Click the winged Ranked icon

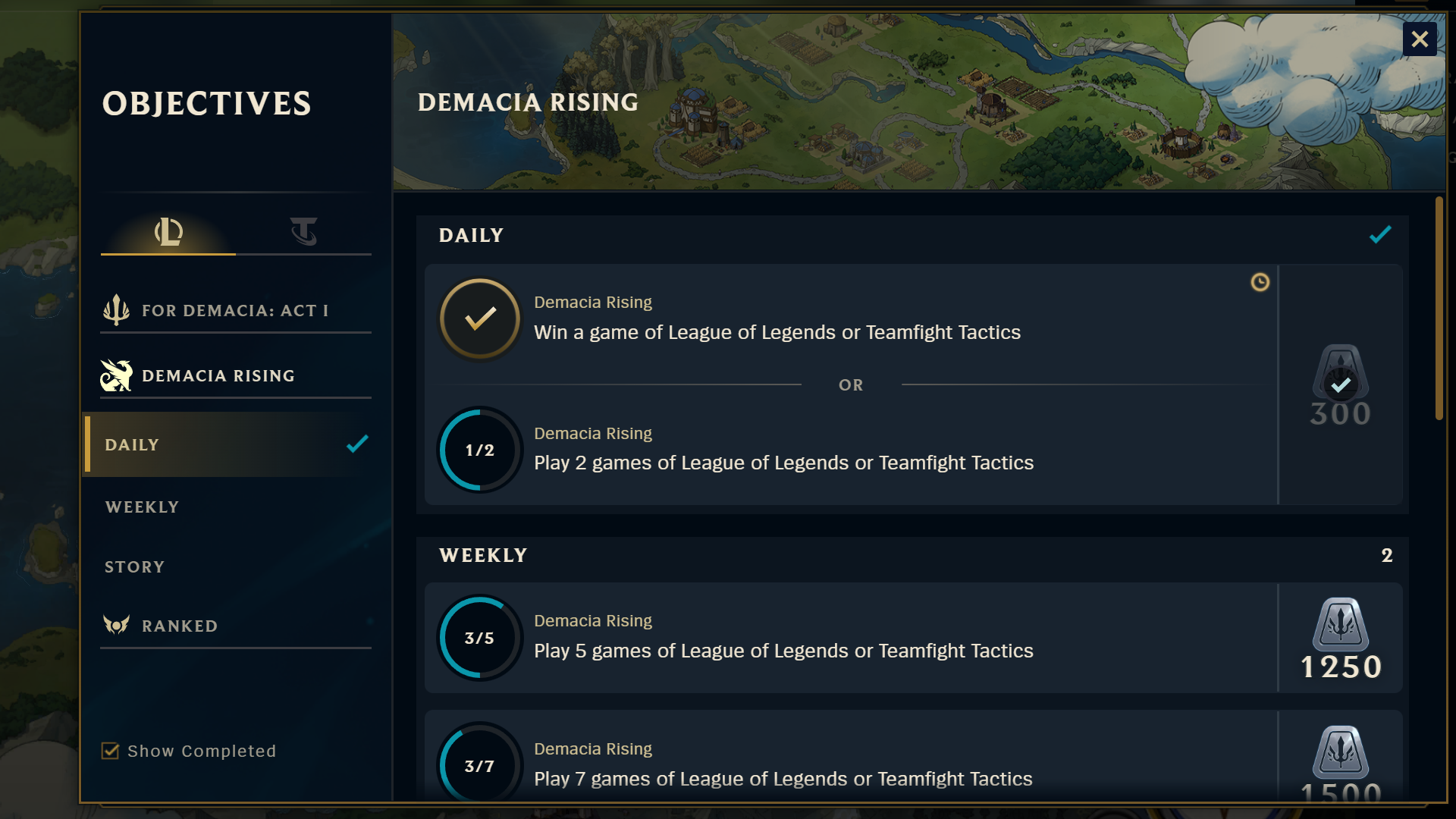coord(115,626)
